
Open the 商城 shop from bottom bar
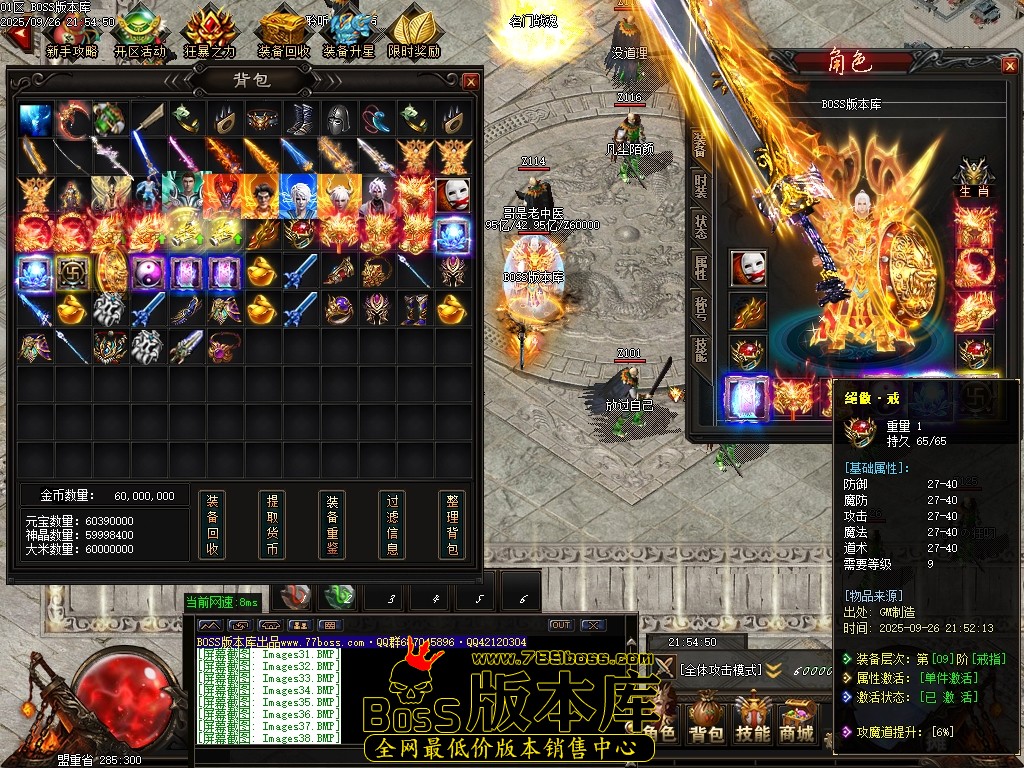(x=797, y=722)
